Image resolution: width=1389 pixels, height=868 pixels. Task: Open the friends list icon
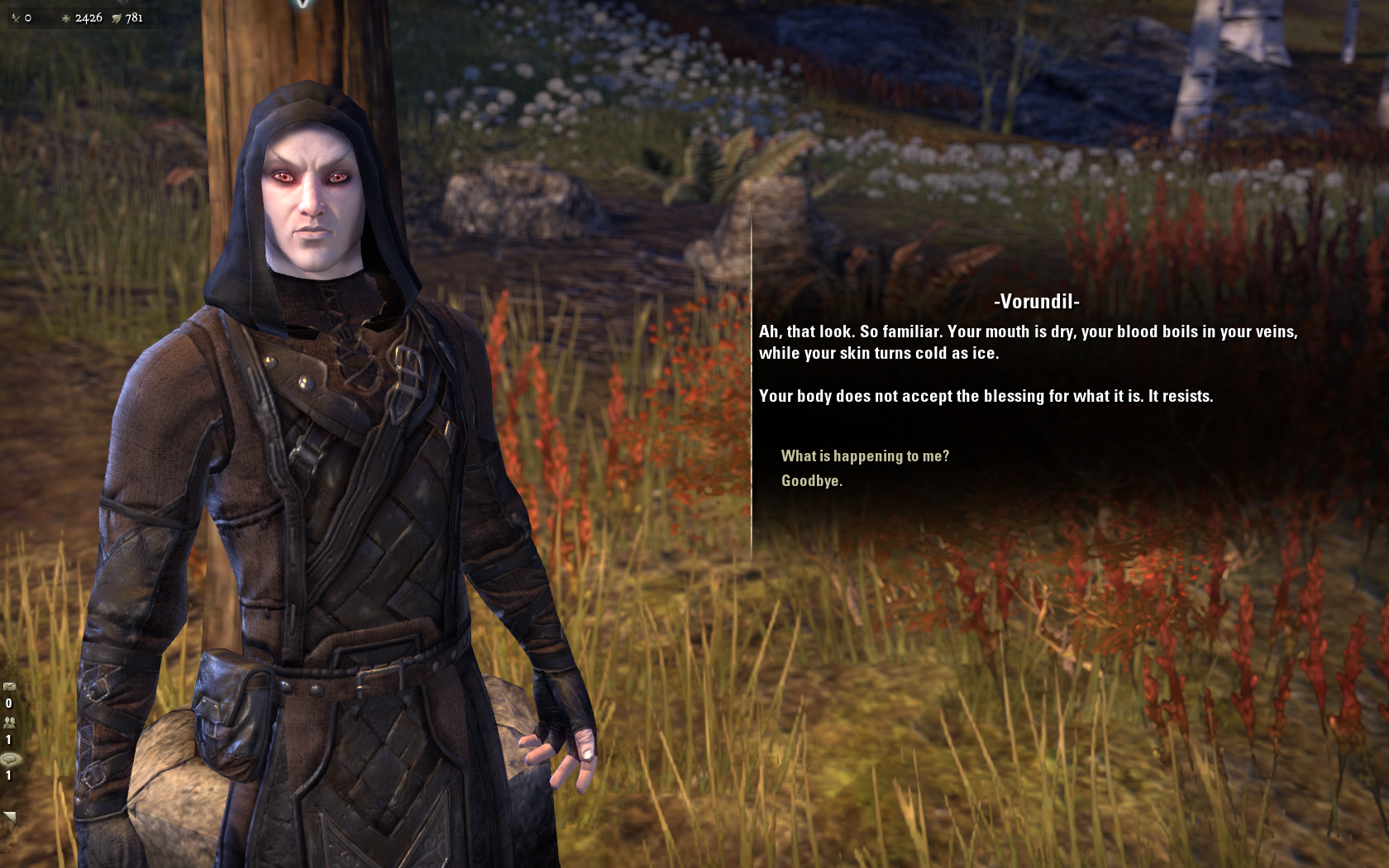pyautogui.click(x=9, y=722)
